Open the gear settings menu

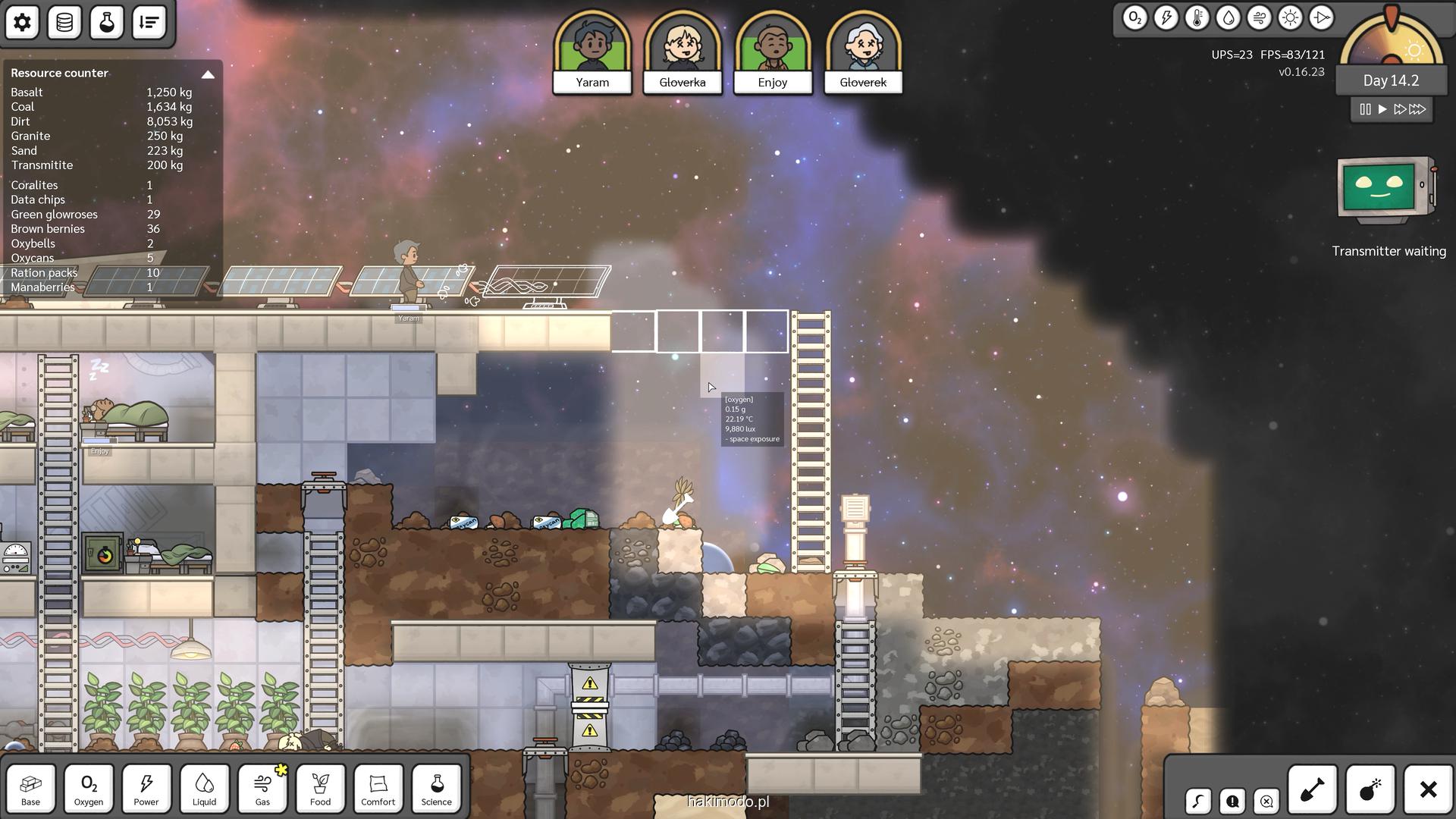tap(22, 23)
